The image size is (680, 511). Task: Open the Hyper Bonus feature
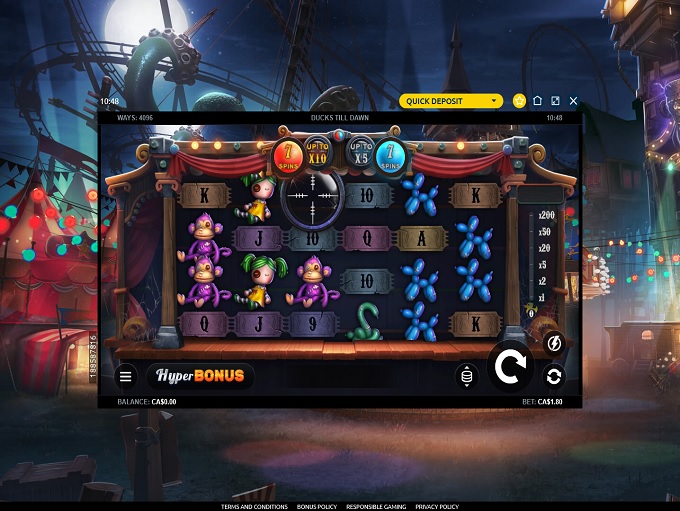[x=200, y=376]
